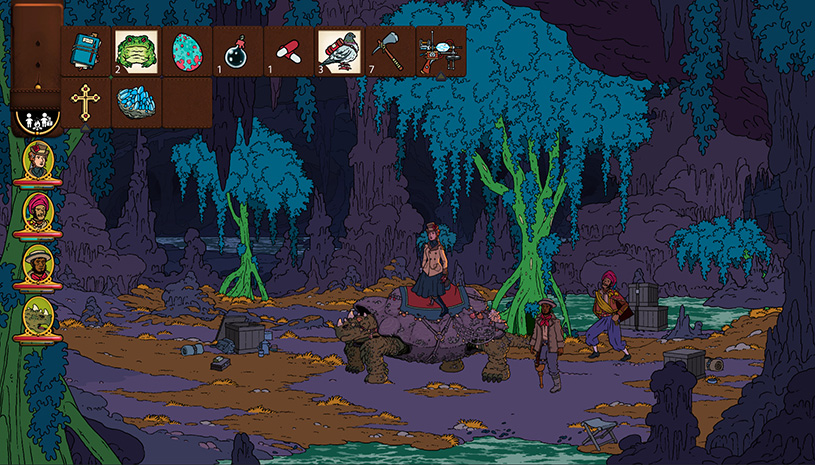This screenshot has width=815, height=465.
Task: Open the party campfire icon
Action: click(x=36, y=119)
